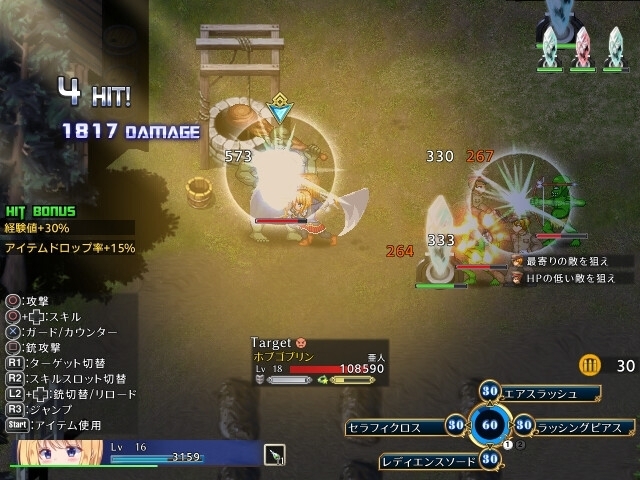Activate the ラッシングピアス skill
This screenshot has width=640, height=480.
tap(580, 427)
